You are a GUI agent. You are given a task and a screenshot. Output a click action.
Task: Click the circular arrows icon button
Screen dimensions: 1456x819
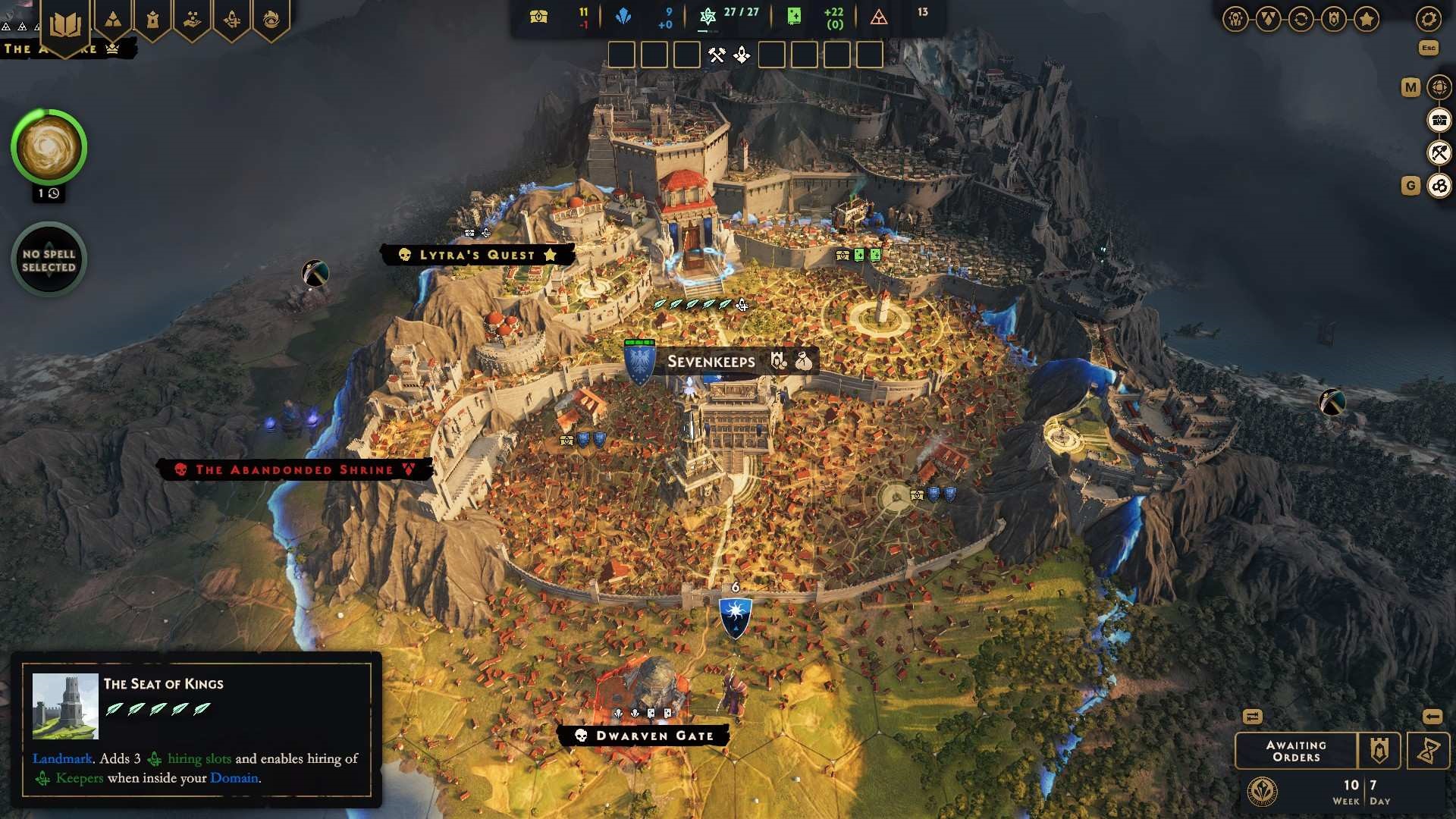[1301, 19]
